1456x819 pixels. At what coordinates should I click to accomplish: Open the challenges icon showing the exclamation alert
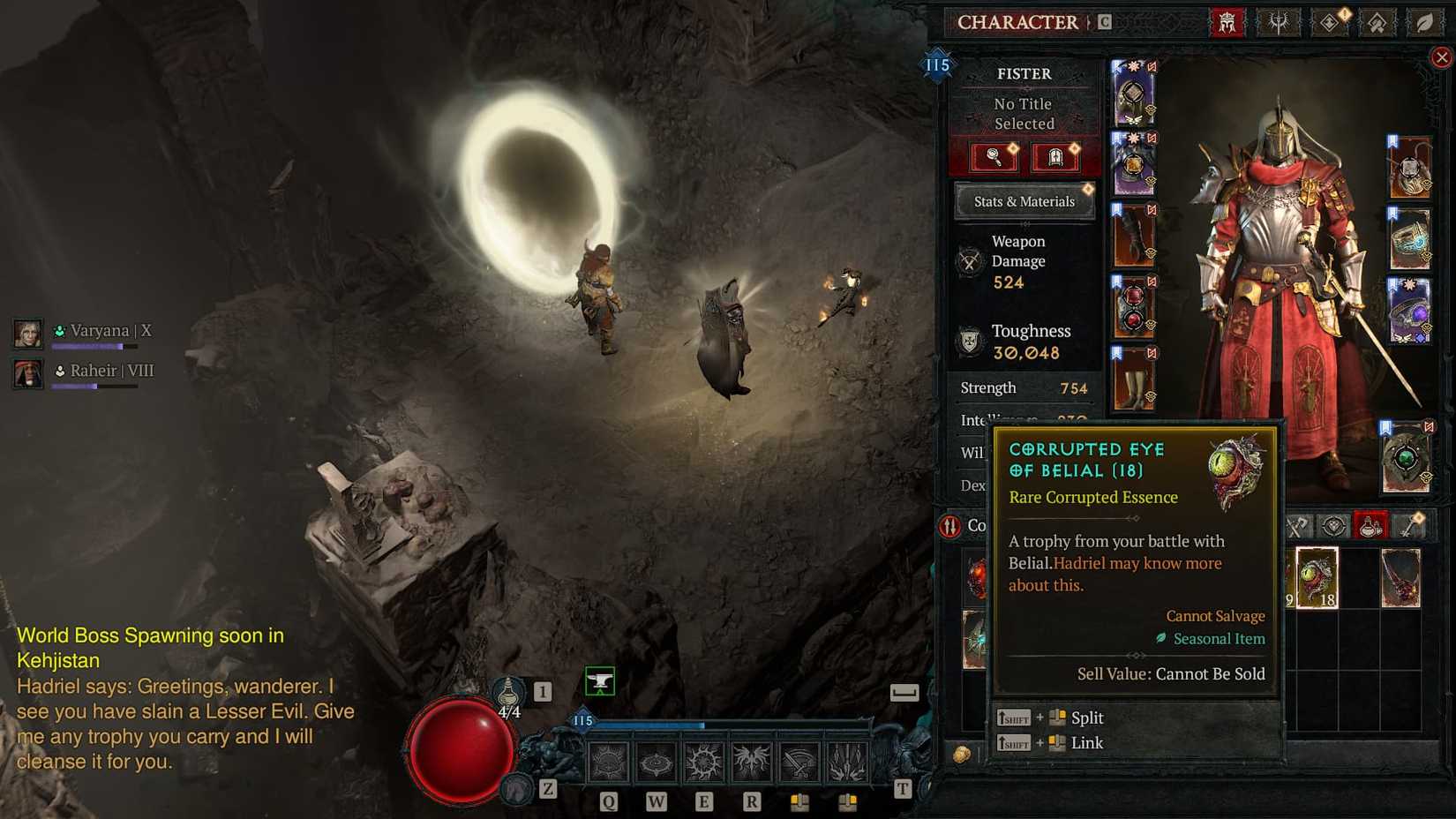(x=1330, y=22)
